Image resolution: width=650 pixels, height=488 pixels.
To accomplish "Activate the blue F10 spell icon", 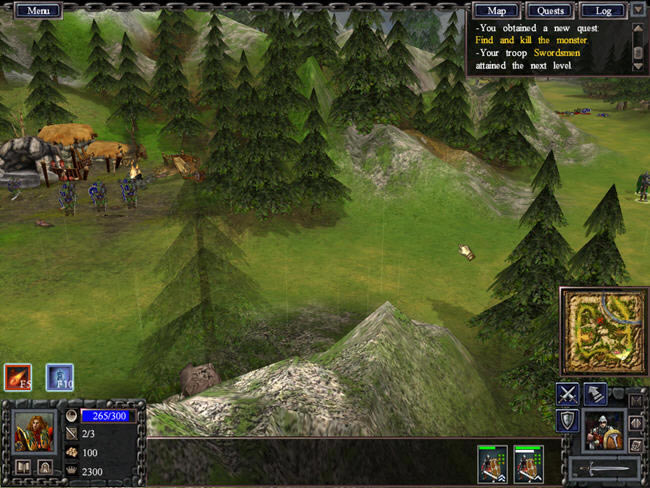I will pos(59,378).
